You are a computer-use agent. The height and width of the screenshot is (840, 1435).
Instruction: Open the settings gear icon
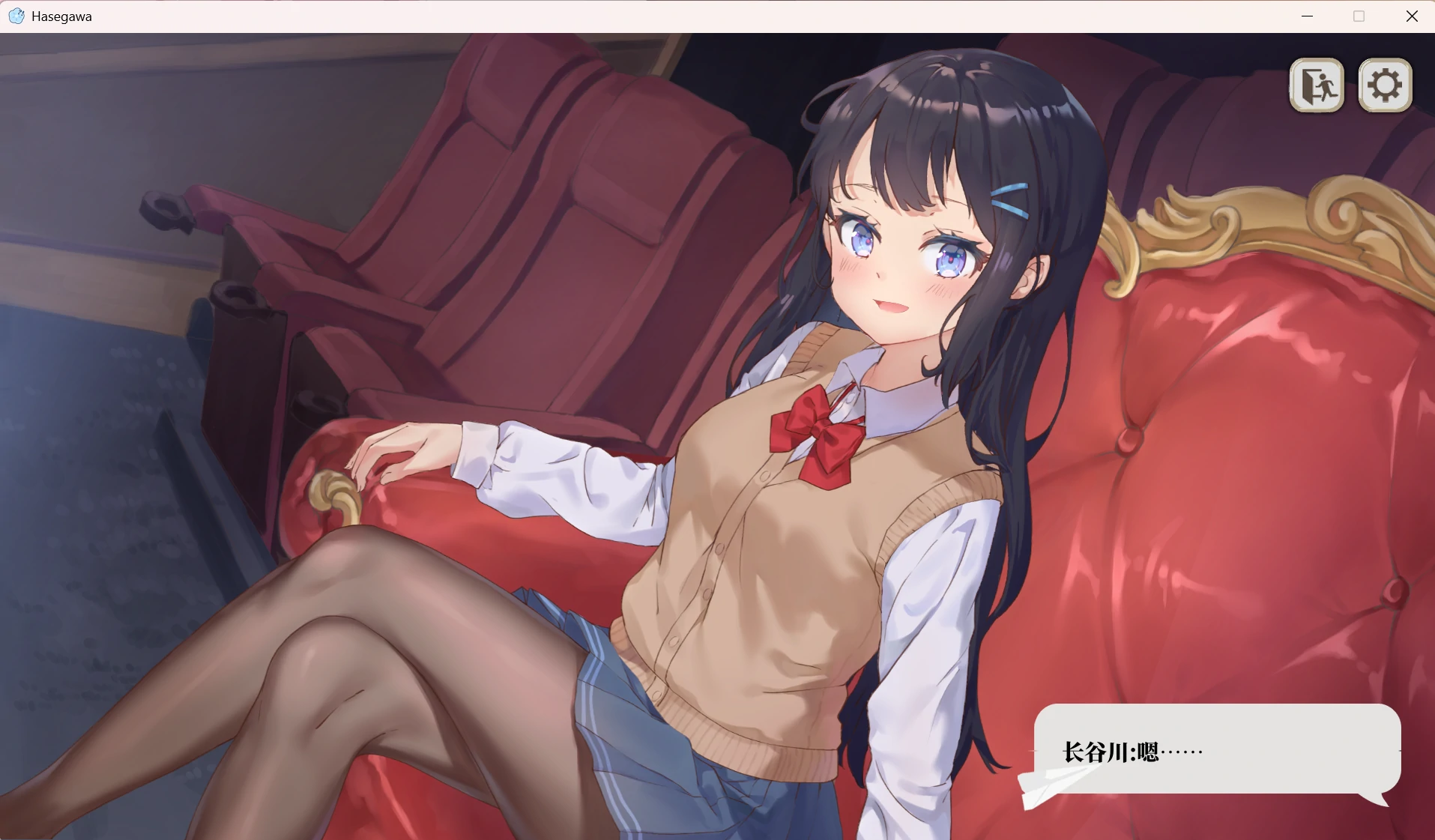coord(1384,85)
